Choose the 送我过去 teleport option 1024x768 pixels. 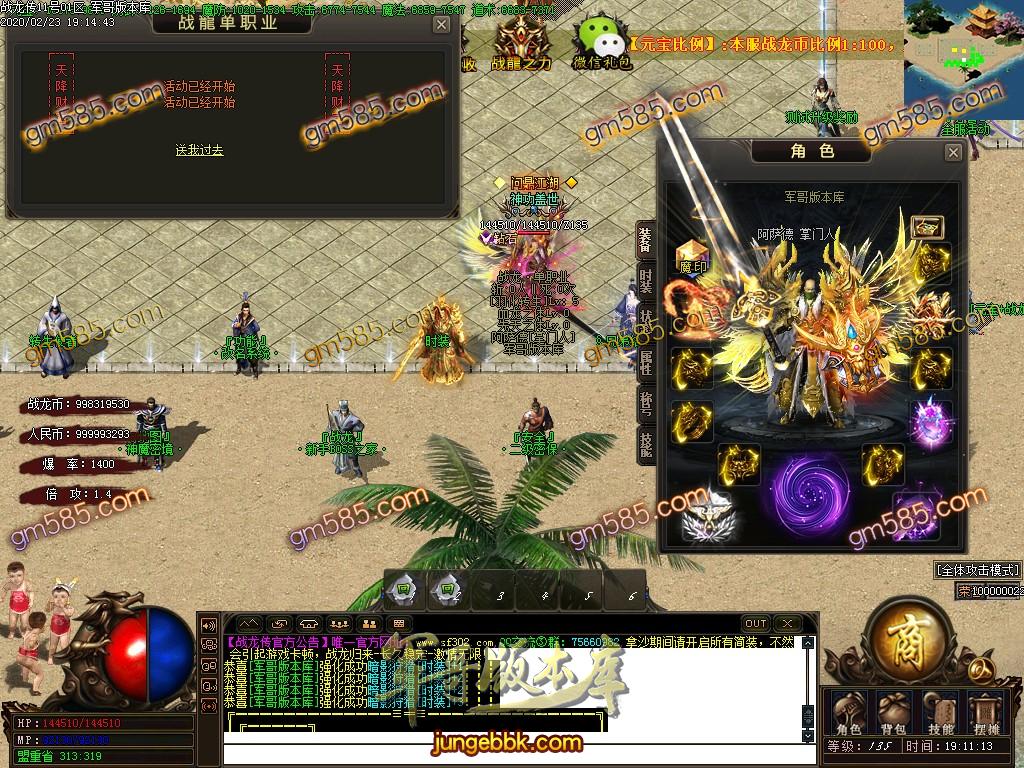(x=199, y=151)
